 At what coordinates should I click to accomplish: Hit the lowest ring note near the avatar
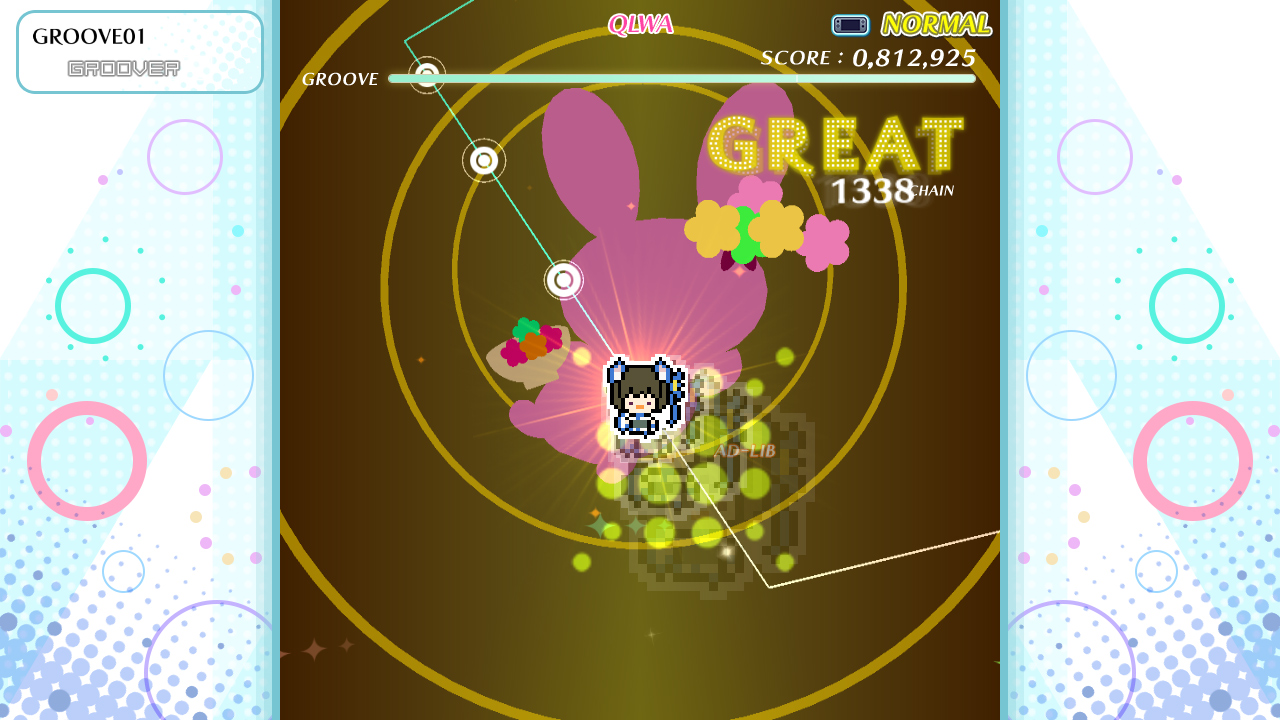(563, 281)
